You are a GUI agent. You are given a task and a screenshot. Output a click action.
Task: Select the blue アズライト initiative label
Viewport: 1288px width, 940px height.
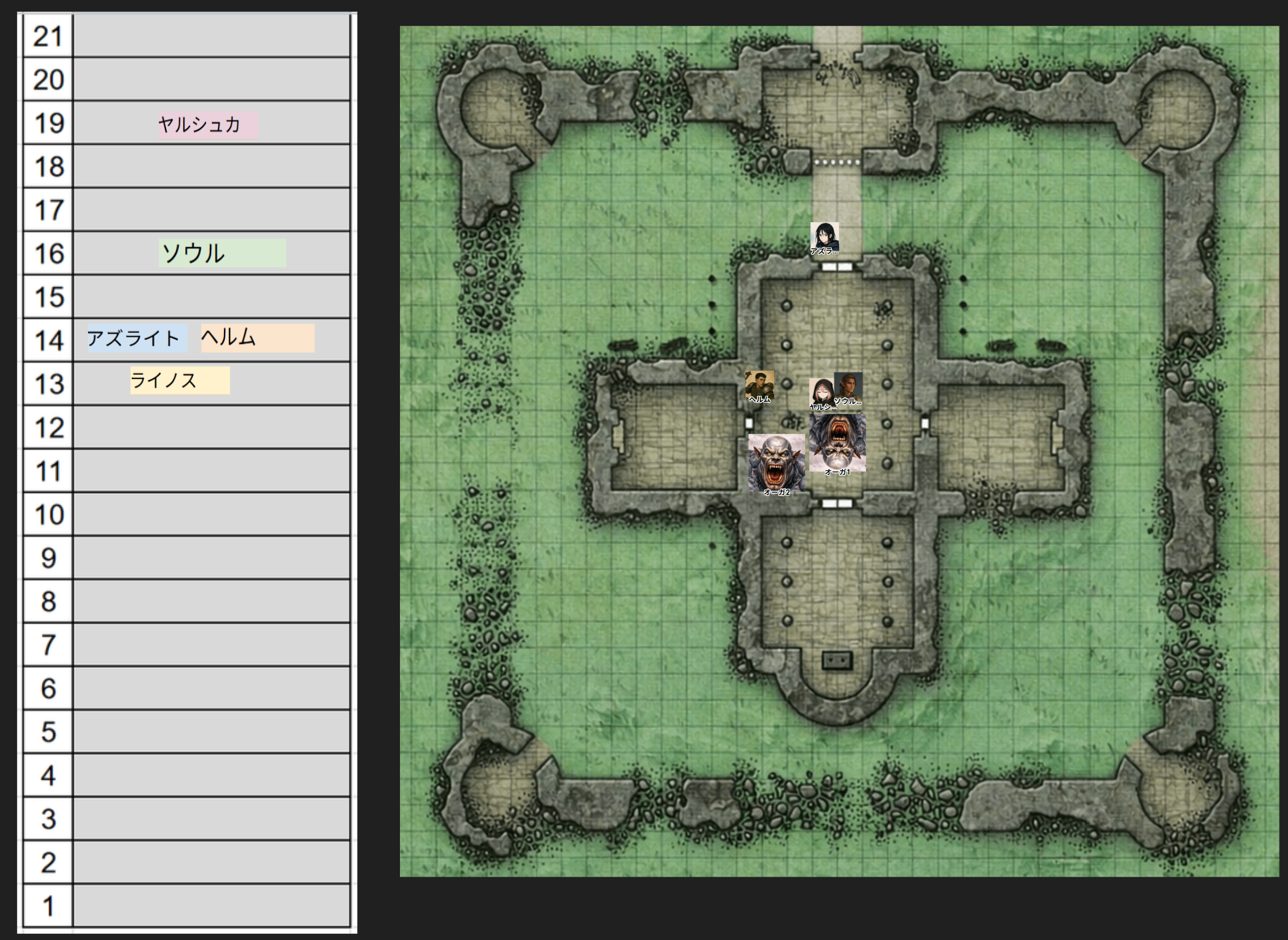pos(137,338)
